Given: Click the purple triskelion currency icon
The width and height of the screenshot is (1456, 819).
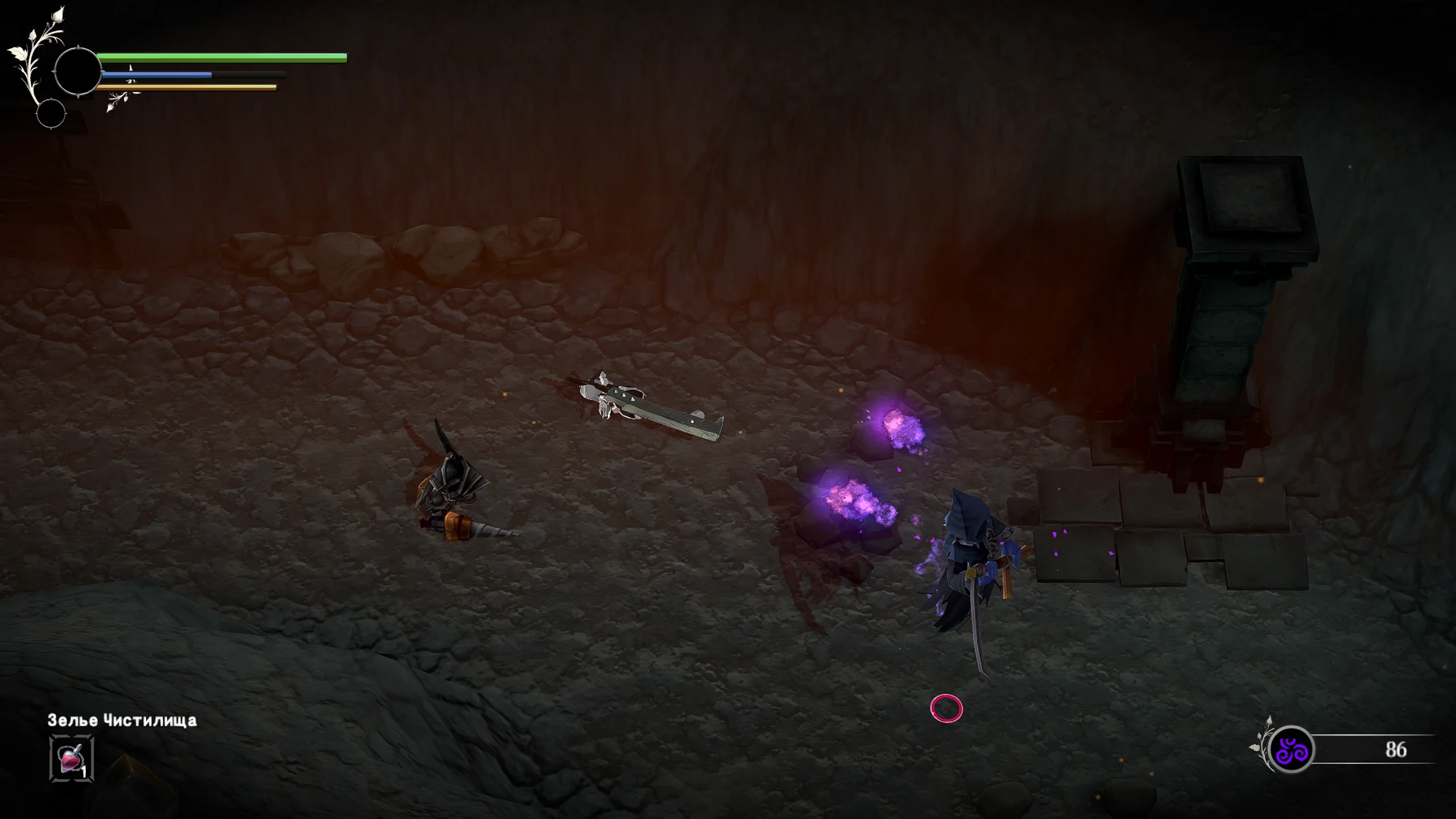Looking at the screenshot, I should [1291, 750].
